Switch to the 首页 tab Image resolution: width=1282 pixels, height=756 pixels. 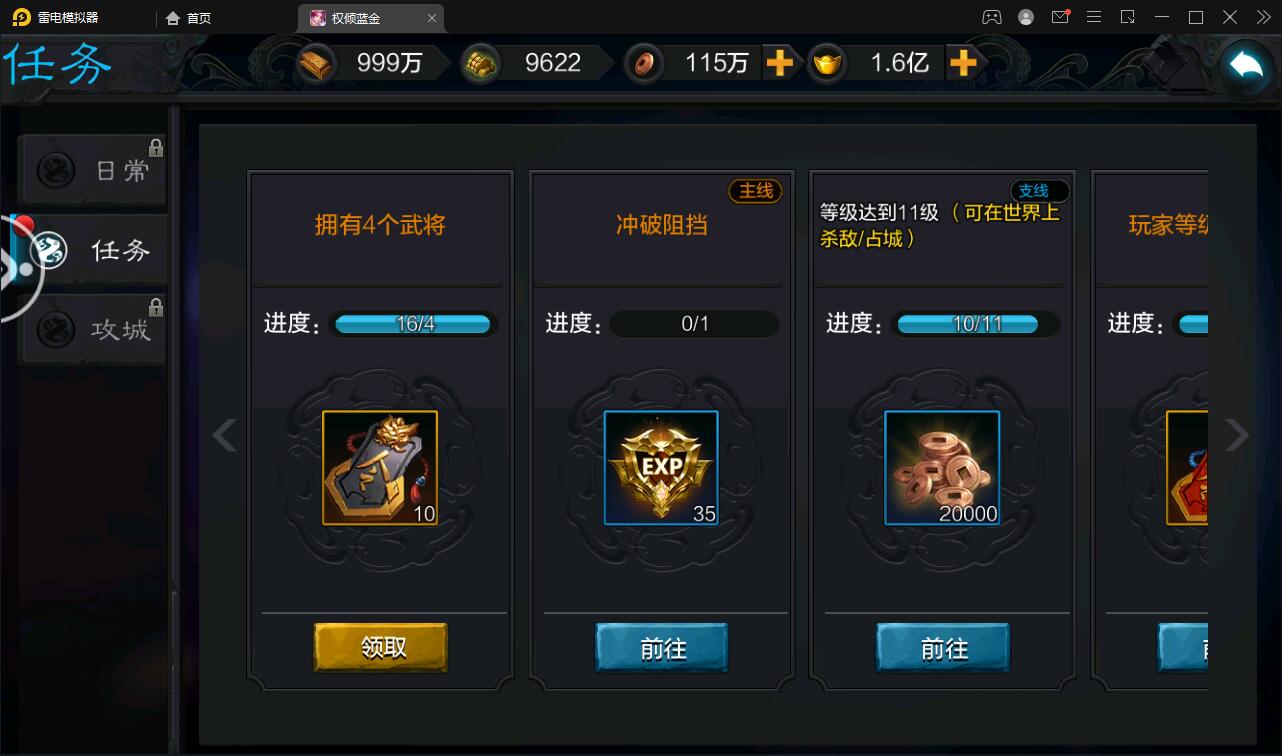(x=190, y=17)
